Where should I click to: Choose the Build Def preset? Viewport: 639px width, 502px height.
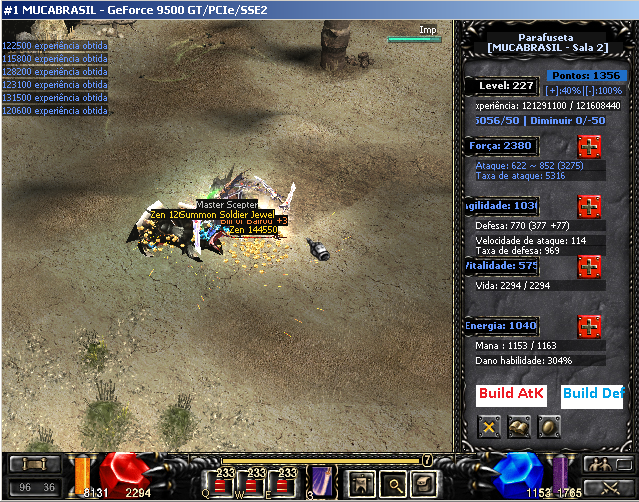pyautogui.click(x=592, y=393)
